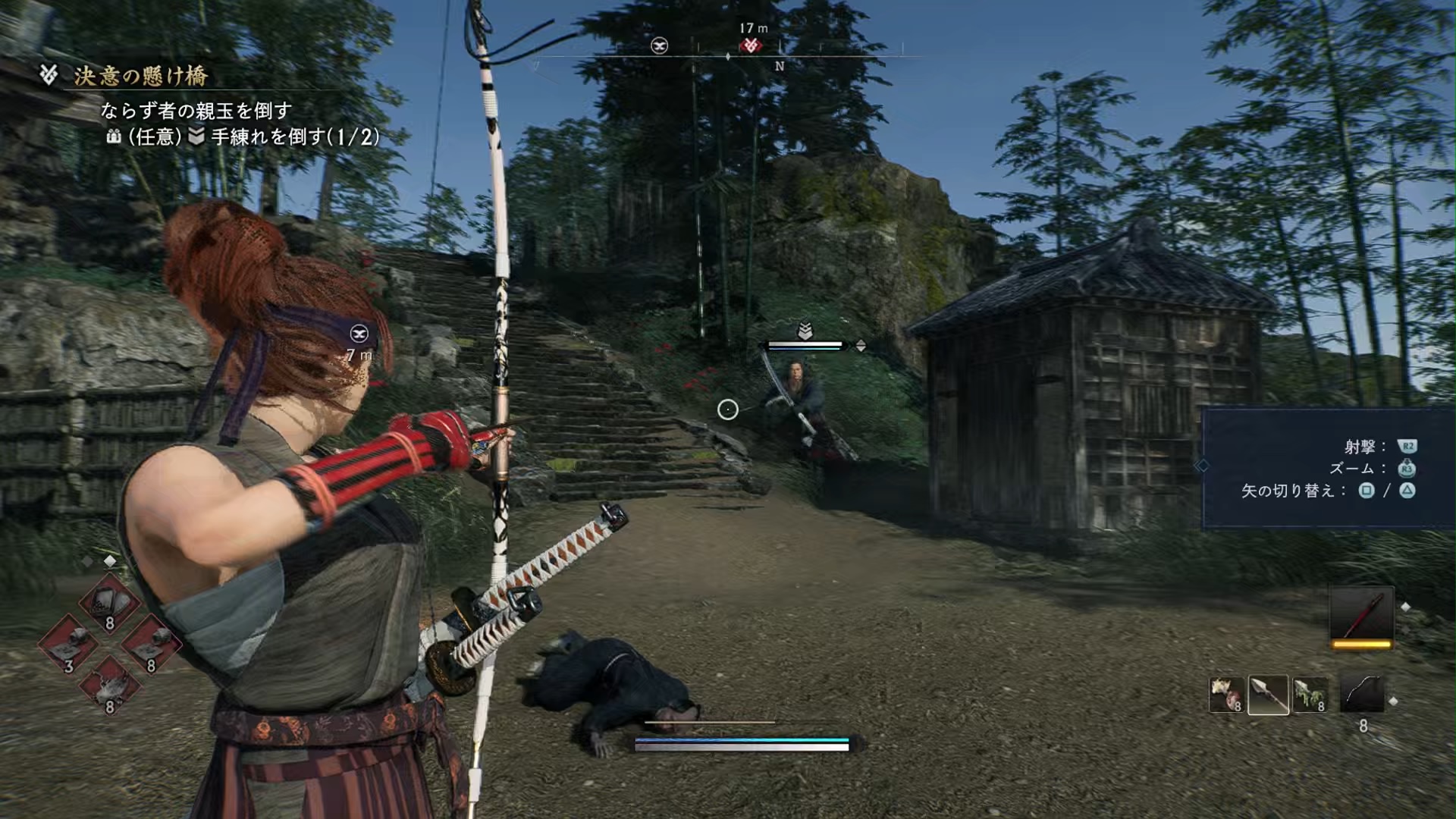
Task: Open the 決意の懸け橋 mission tracker
Action: pyautogui.click(x=140, y=76)
